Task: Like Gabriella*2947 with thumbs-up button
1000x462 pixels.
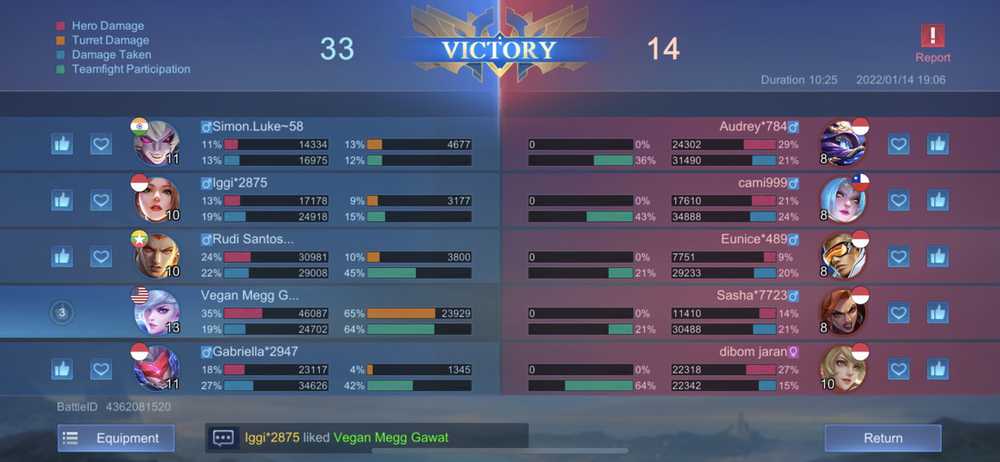Action: click(62, 369)
